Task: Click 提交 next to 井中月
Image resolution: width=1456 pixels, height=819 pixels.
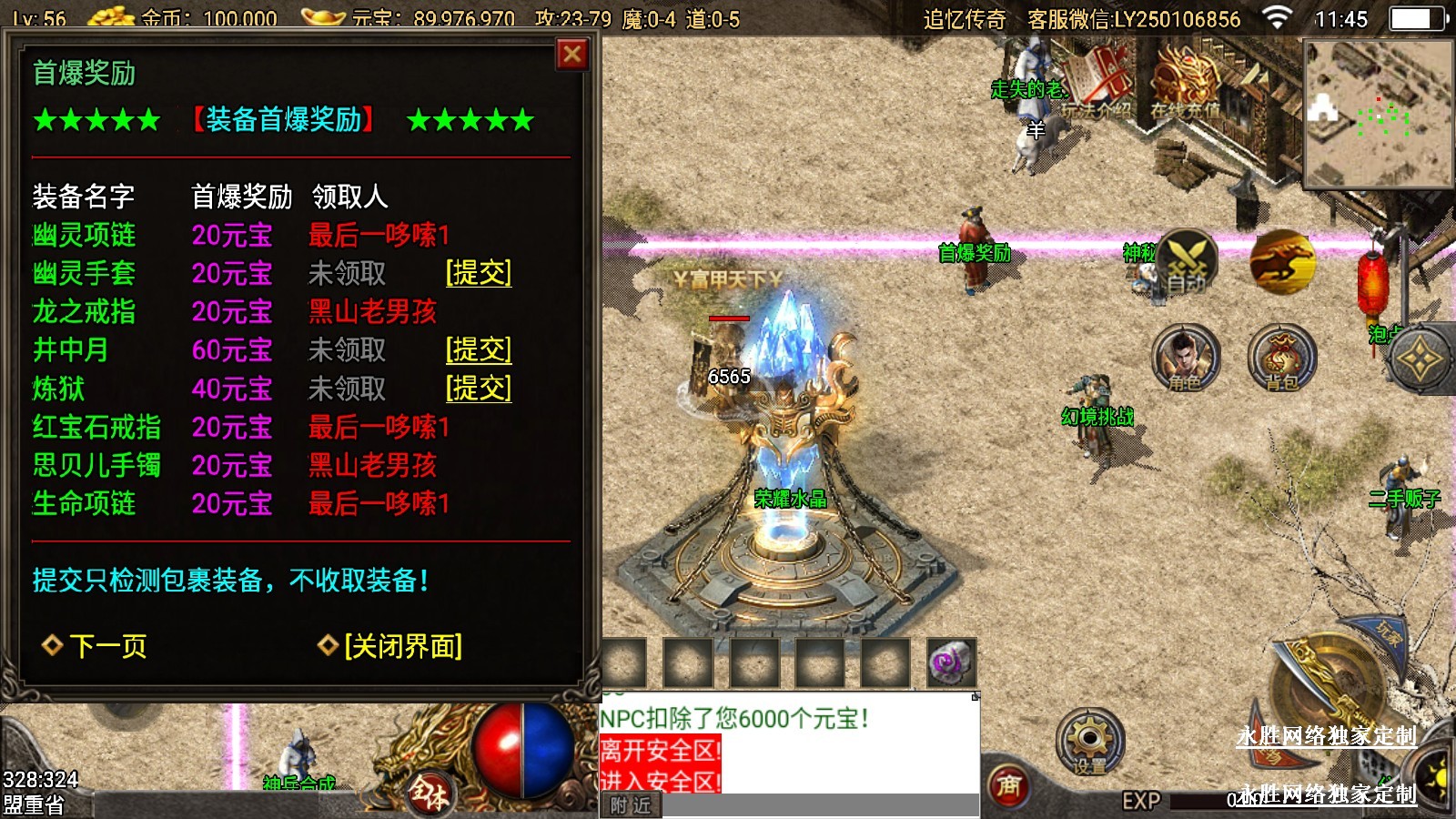Action: tap(479, 349)
